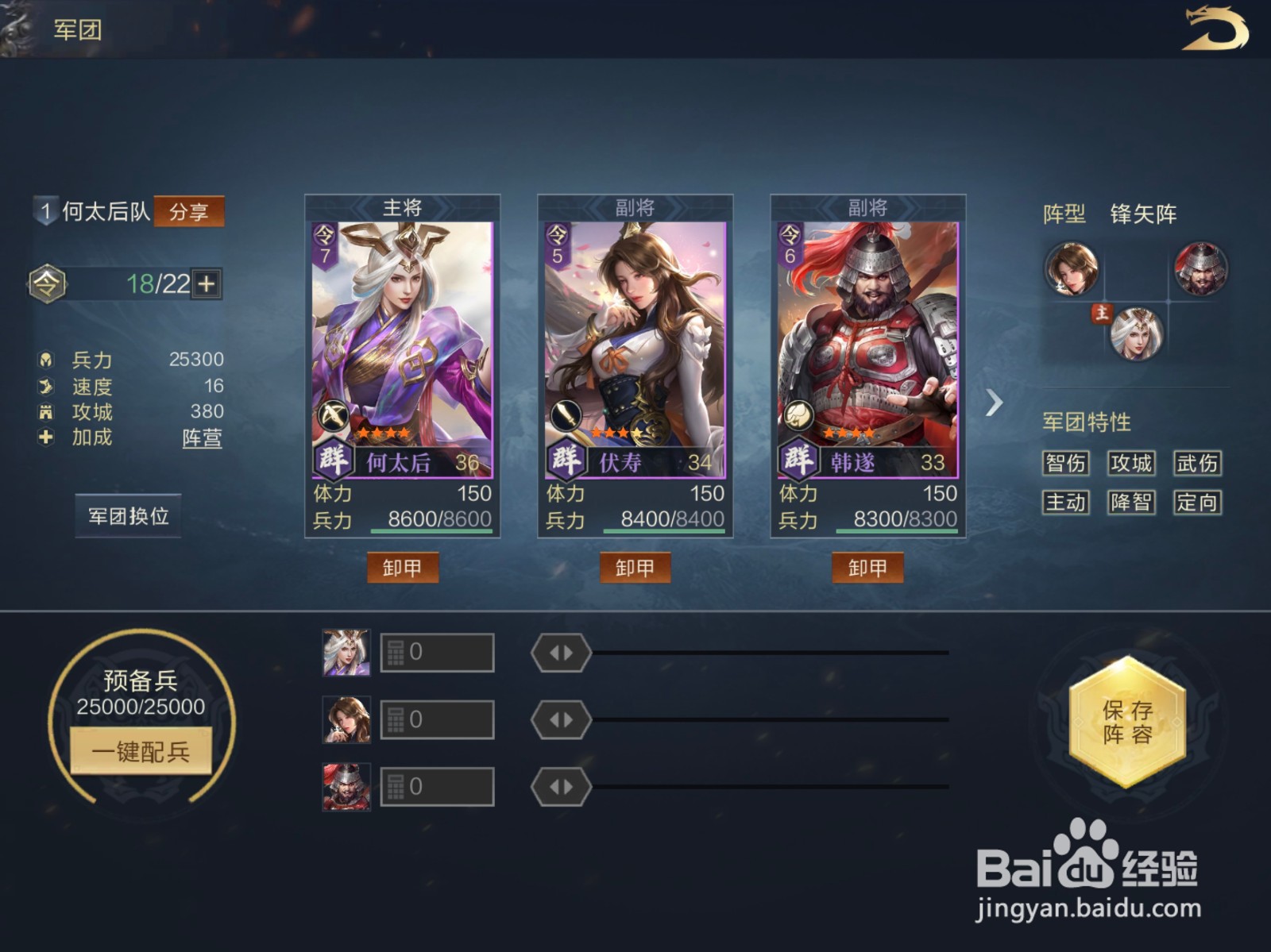1271x952 pixels.
Task: Toggle the 定向 legion trait
Action: click(x=1198, y=503)
